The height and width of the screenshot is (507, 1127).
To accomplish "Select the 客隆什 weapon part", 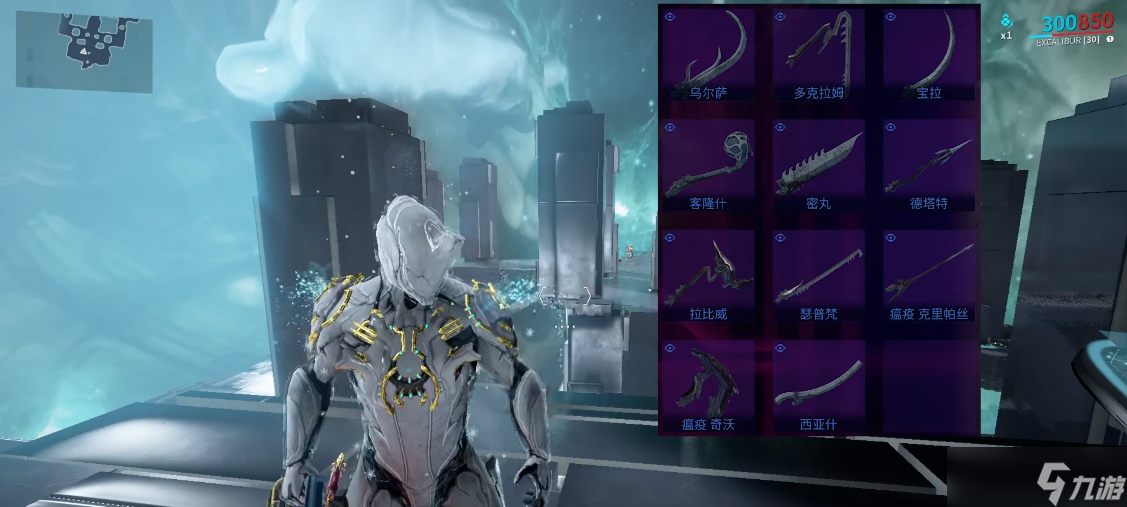I will tap(708, 166).
